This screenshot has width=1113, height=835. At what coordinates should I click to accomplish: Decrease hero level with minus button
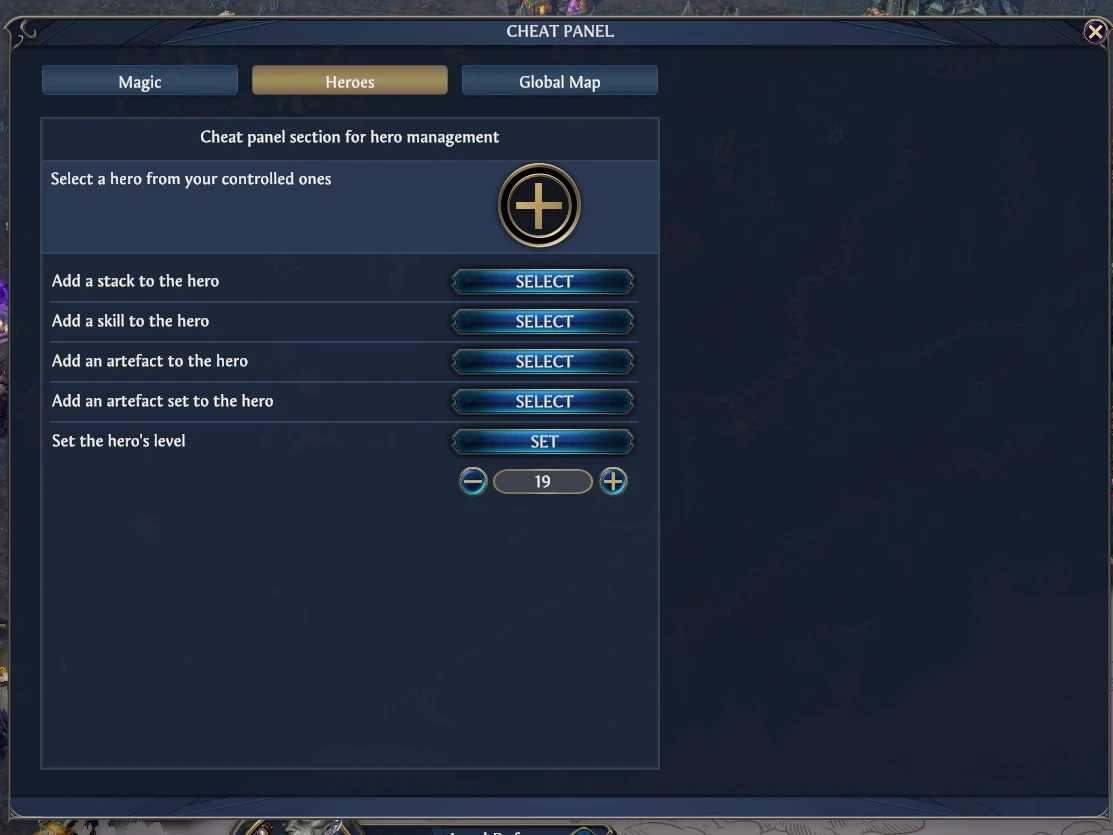tap(473, 482)
